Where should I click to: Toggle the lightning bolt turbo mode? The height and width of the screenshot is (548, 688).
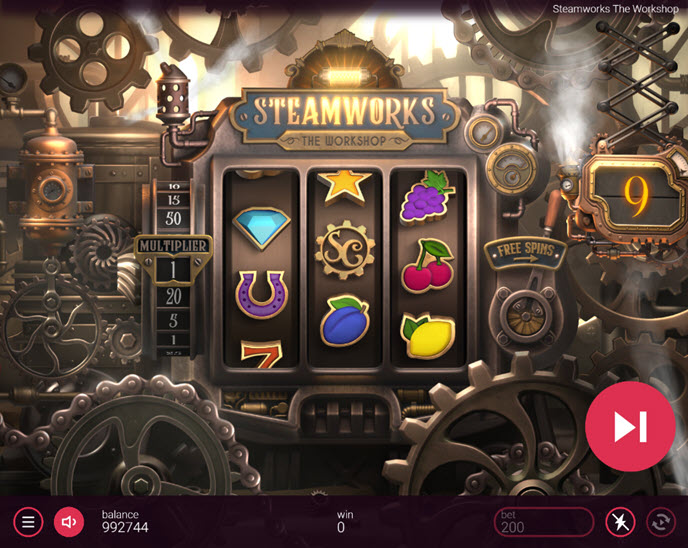pyautogui.click(x=620, y=521)
